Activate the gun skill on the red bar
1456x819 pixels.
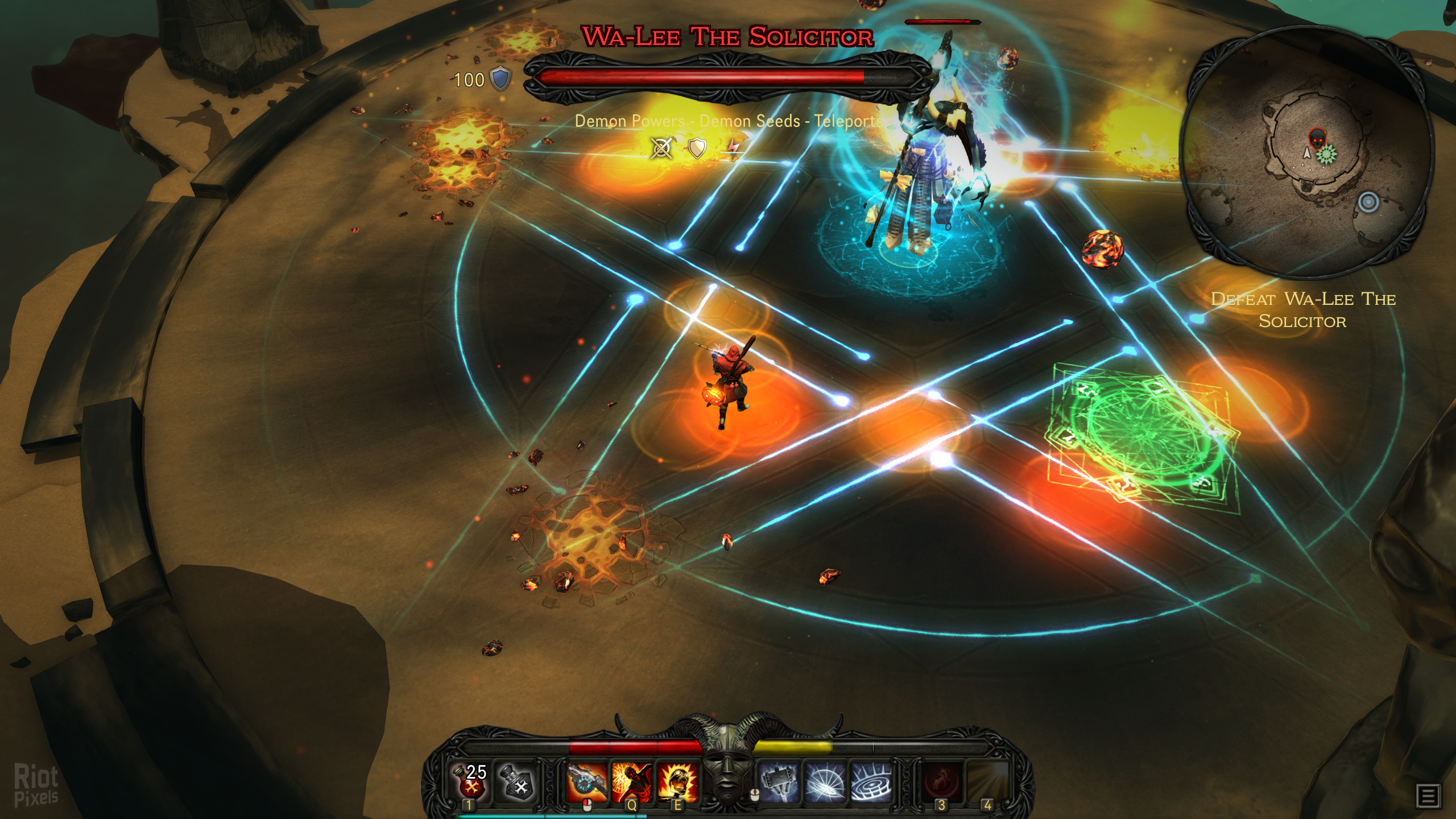click(x=586, y=781)
